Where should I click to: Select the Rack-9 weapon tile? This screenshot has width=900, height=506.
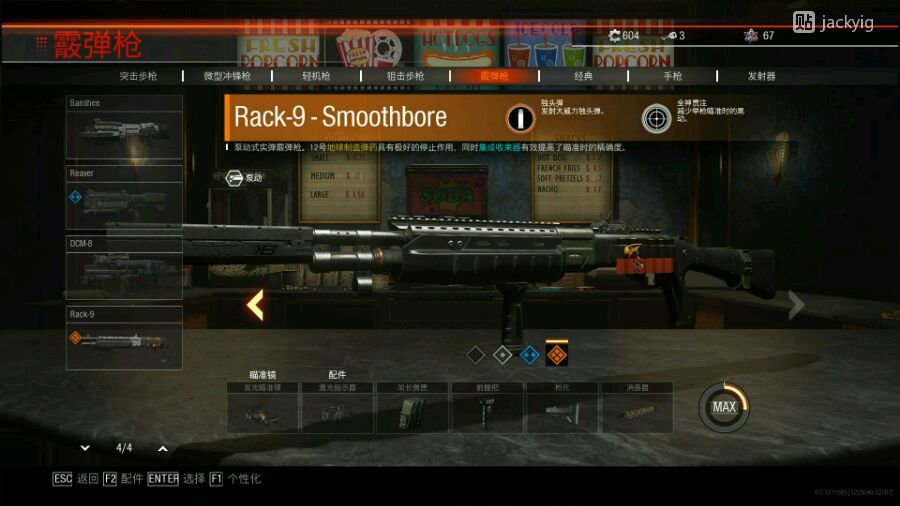coord(124,337)
